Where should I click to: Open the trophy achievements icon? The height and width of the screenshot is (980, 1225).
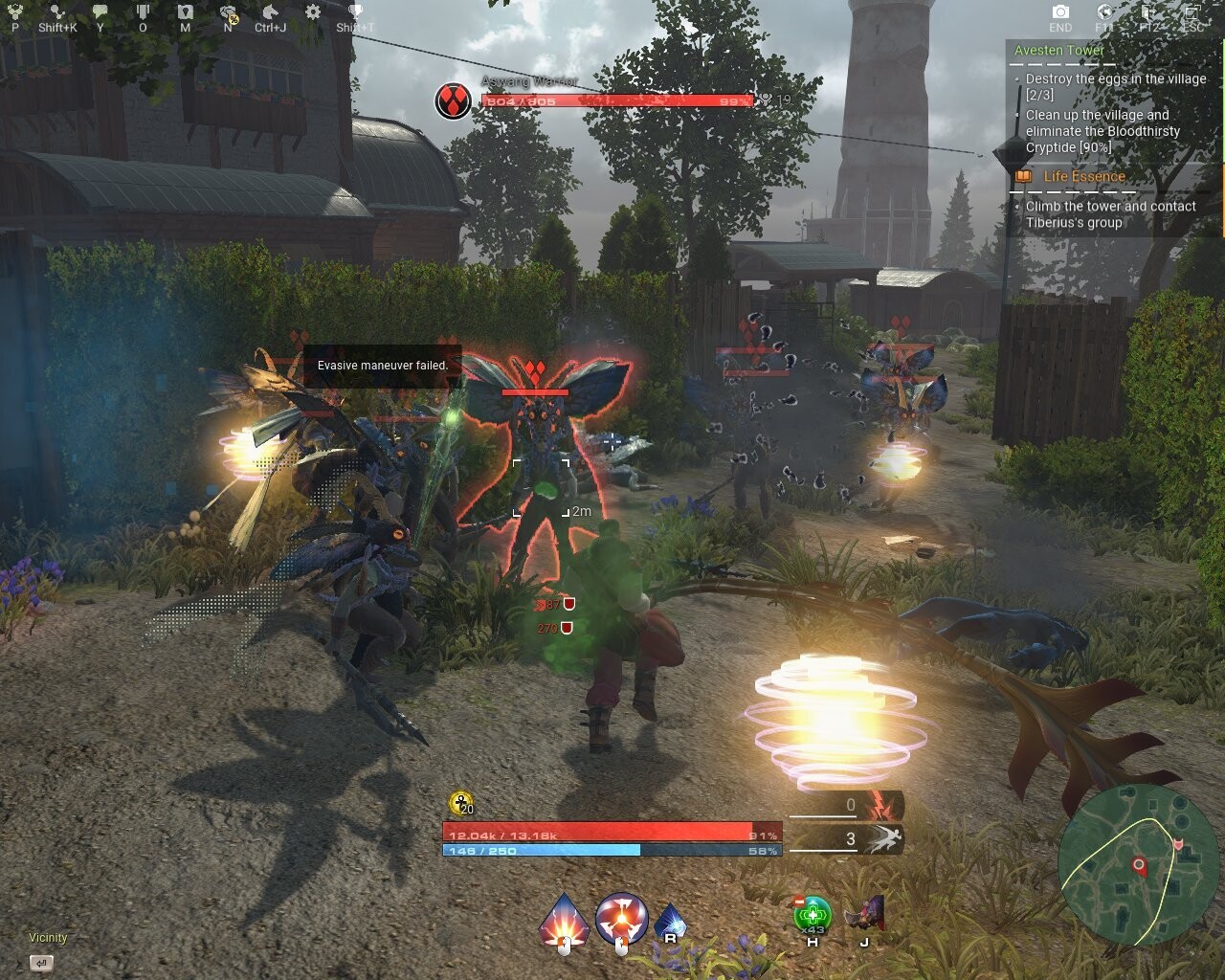[x=355, y=12]
